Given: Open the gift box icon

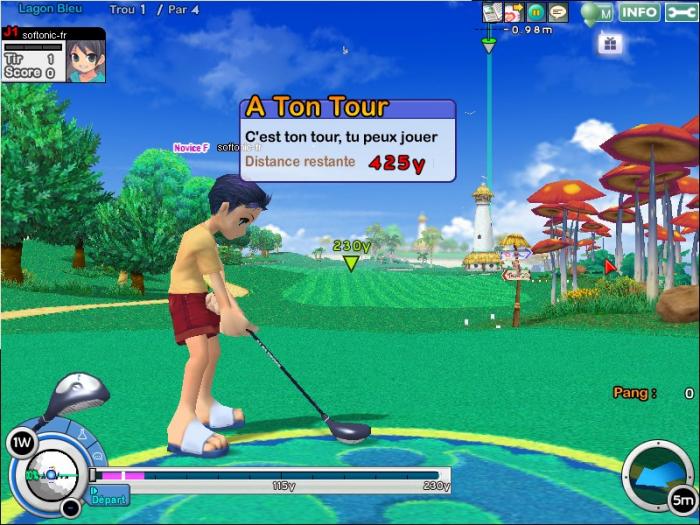Looking at the screenshot, I should (x=610, y=43).
